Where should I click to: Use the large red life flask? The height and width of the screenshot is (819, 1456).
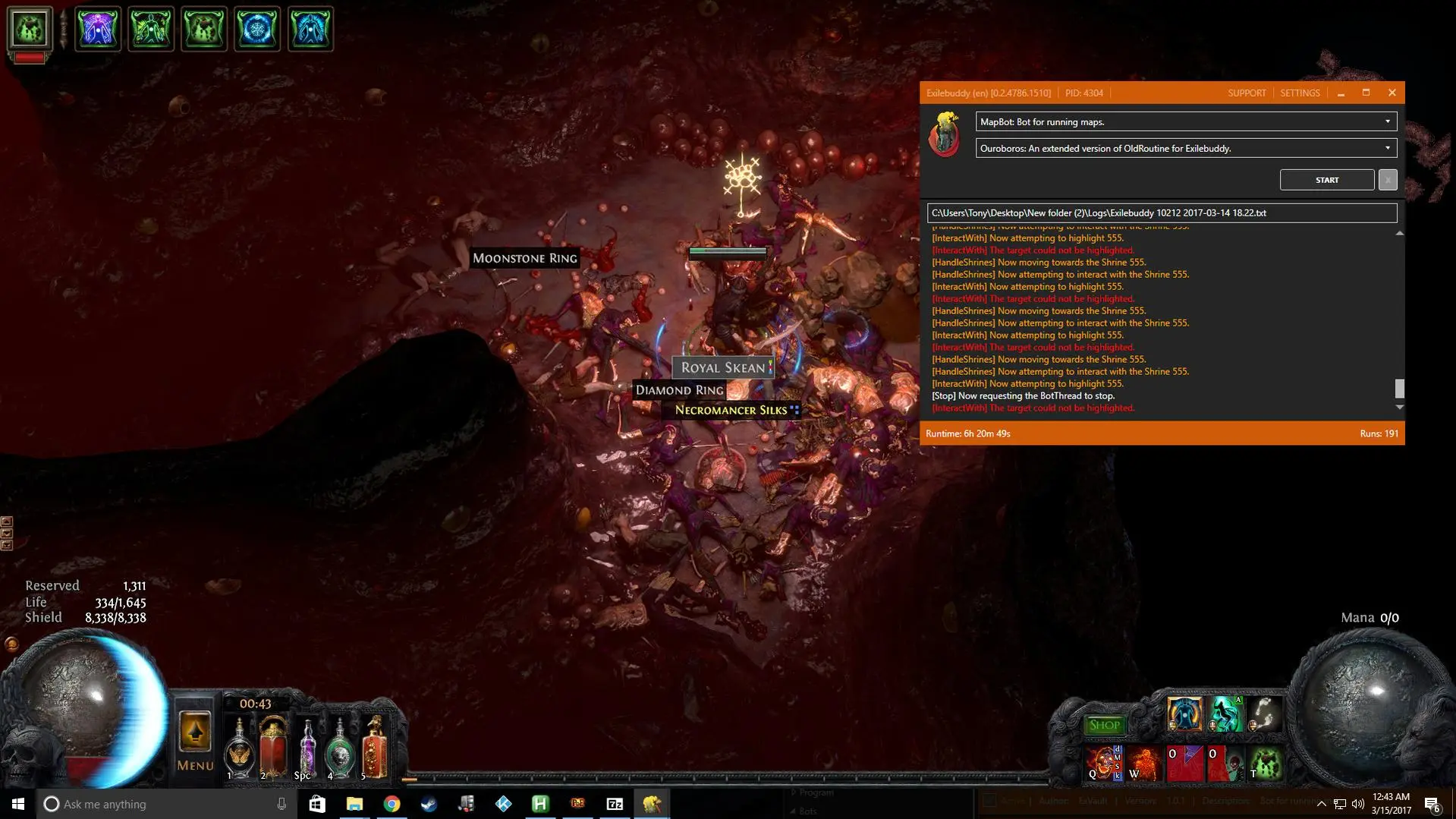pyautogui.click(x=273, y=748)
